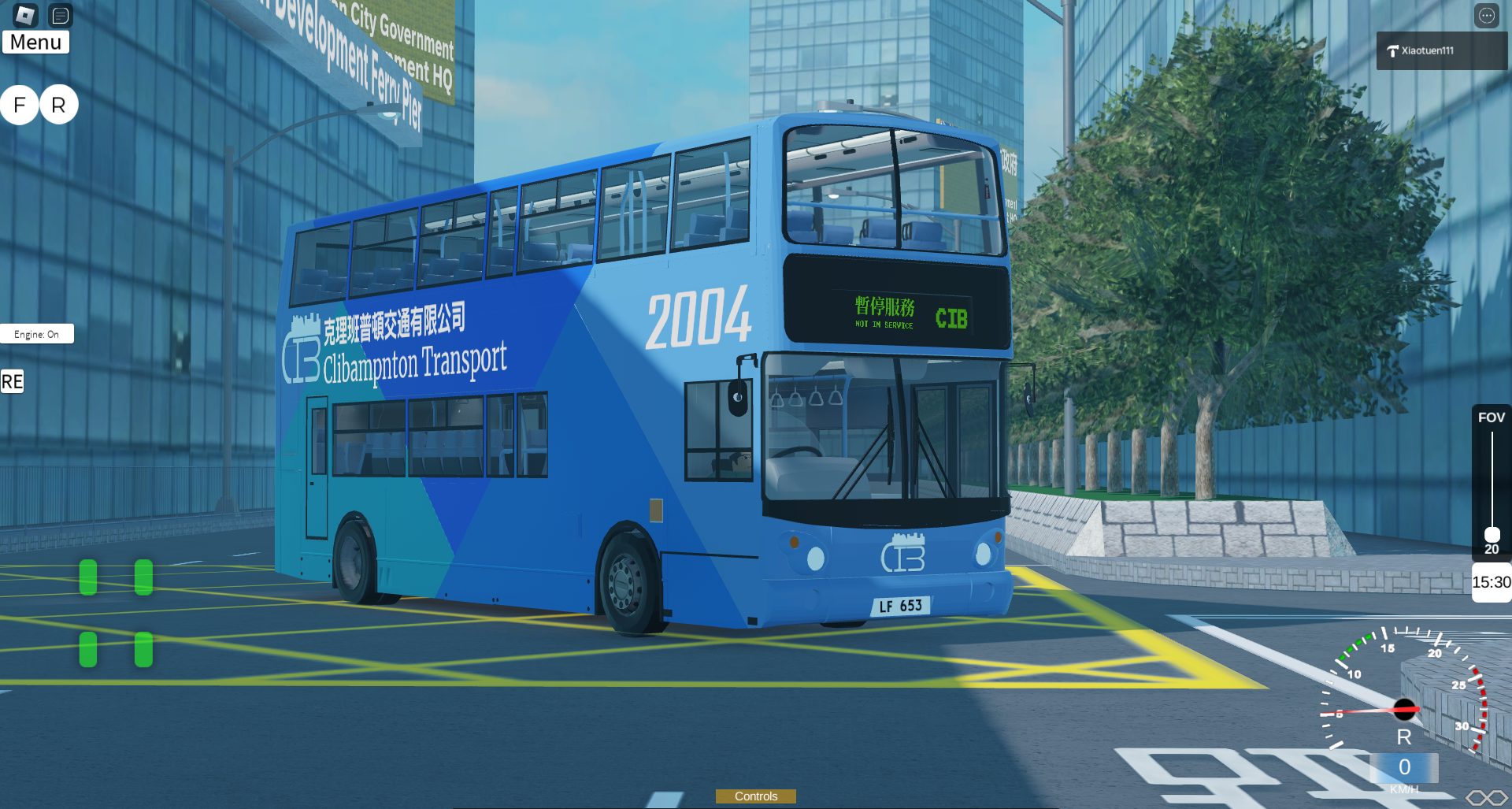Select the F gear button

coord(20,105)
